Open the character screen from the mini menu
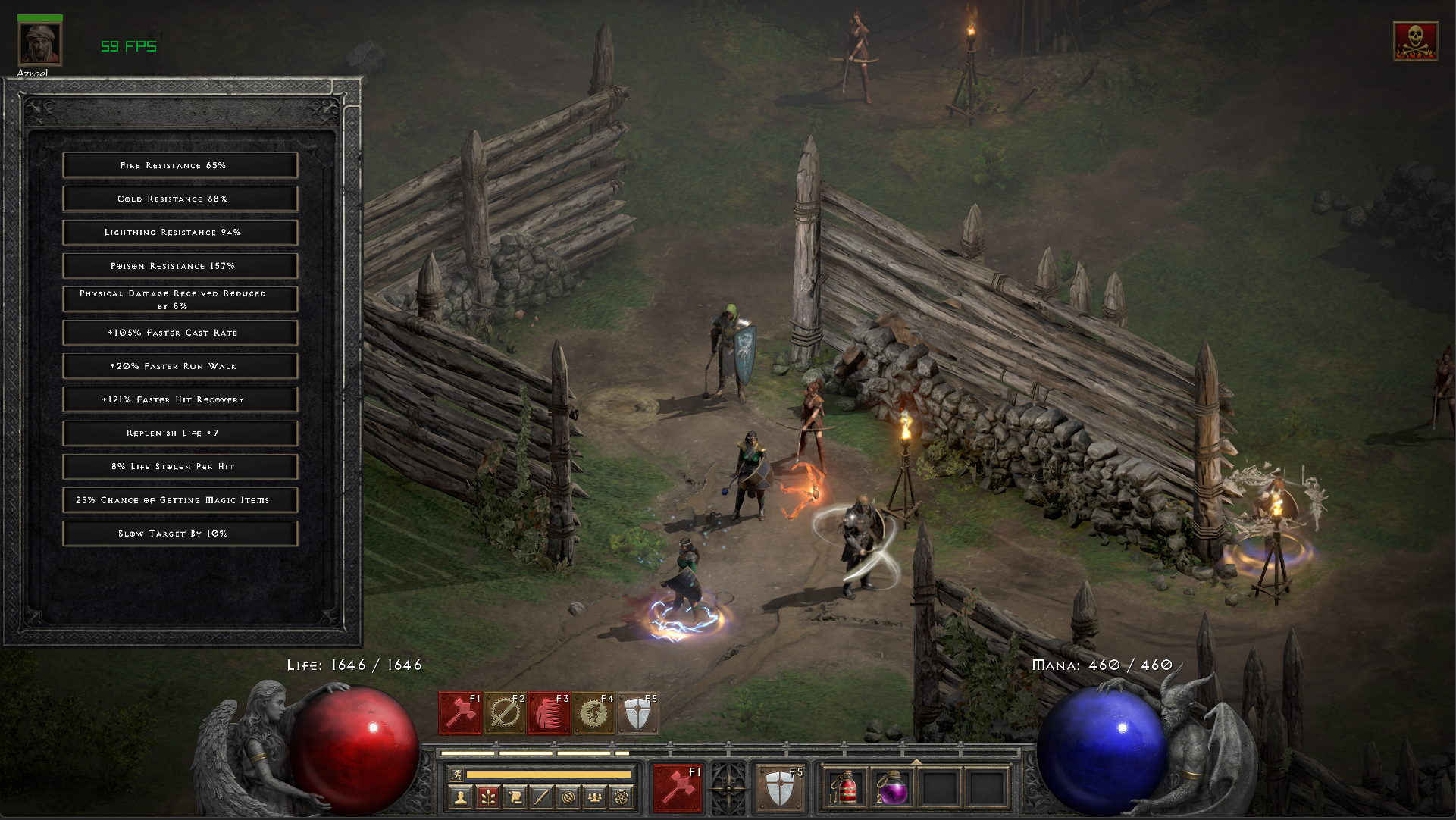This screenshot has height=820, width=1456. pos(459,797)
